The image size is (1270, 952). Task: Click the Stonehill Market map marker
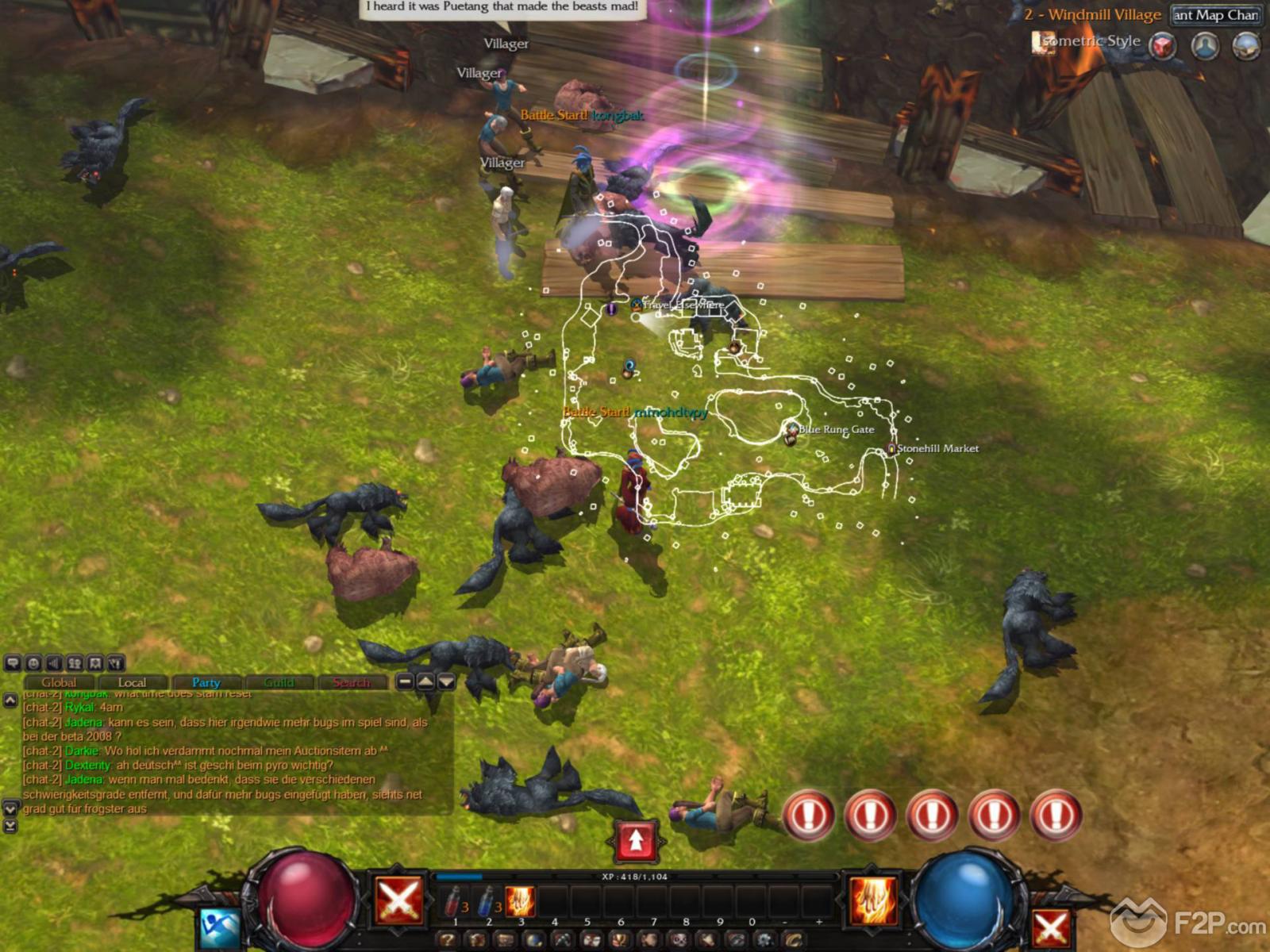[892, 449]
